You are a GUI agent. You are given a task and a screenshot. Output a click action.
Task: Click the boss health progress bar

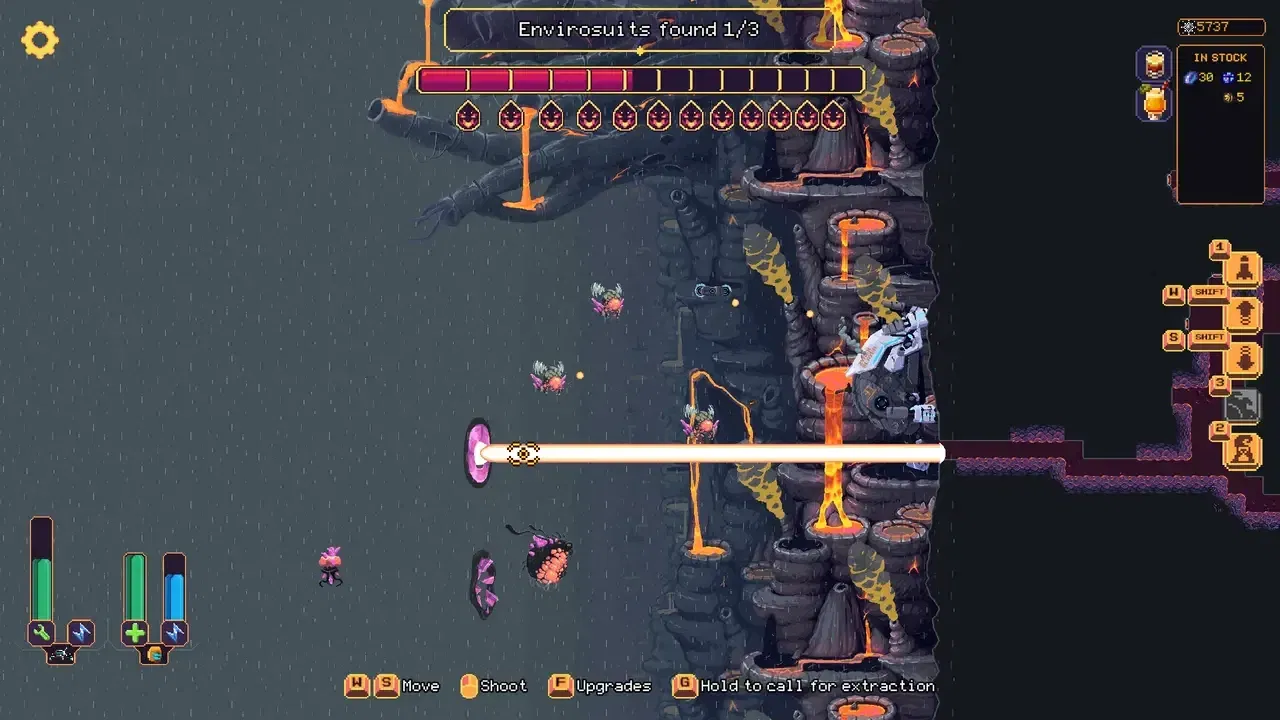[x=640, y=80]
